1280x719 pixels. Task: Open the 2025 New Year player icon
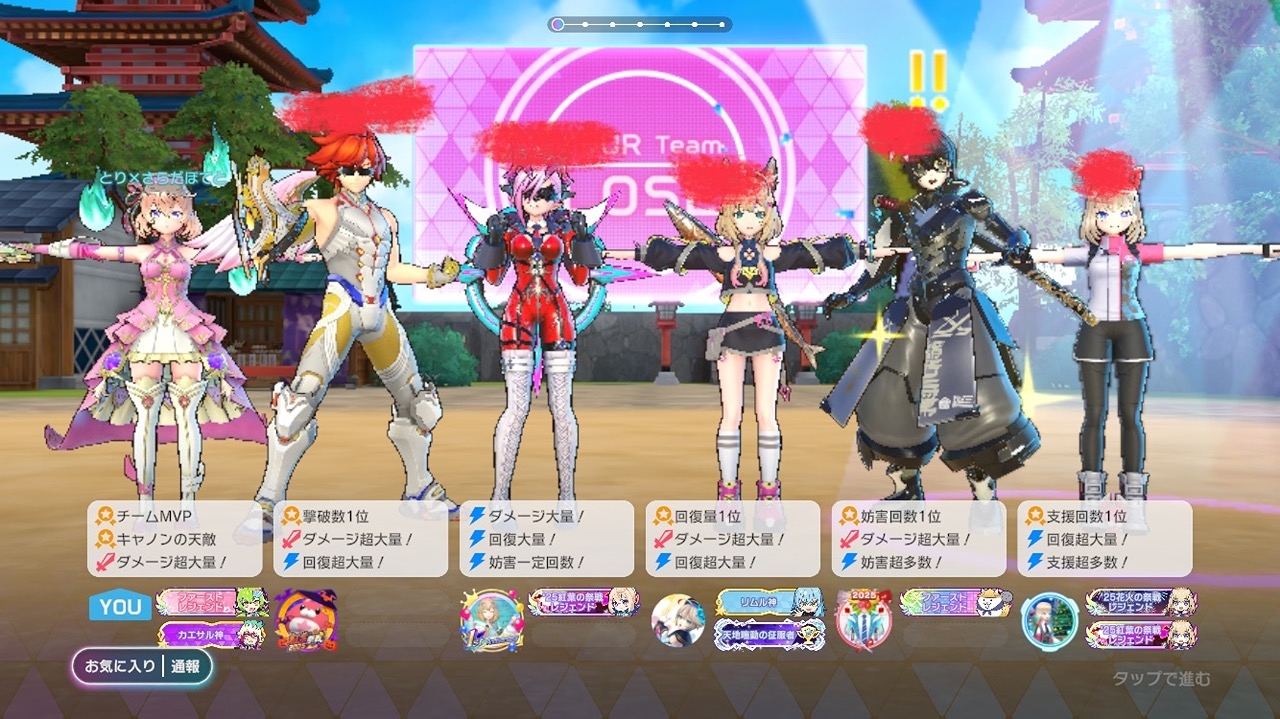coord(864,619)
